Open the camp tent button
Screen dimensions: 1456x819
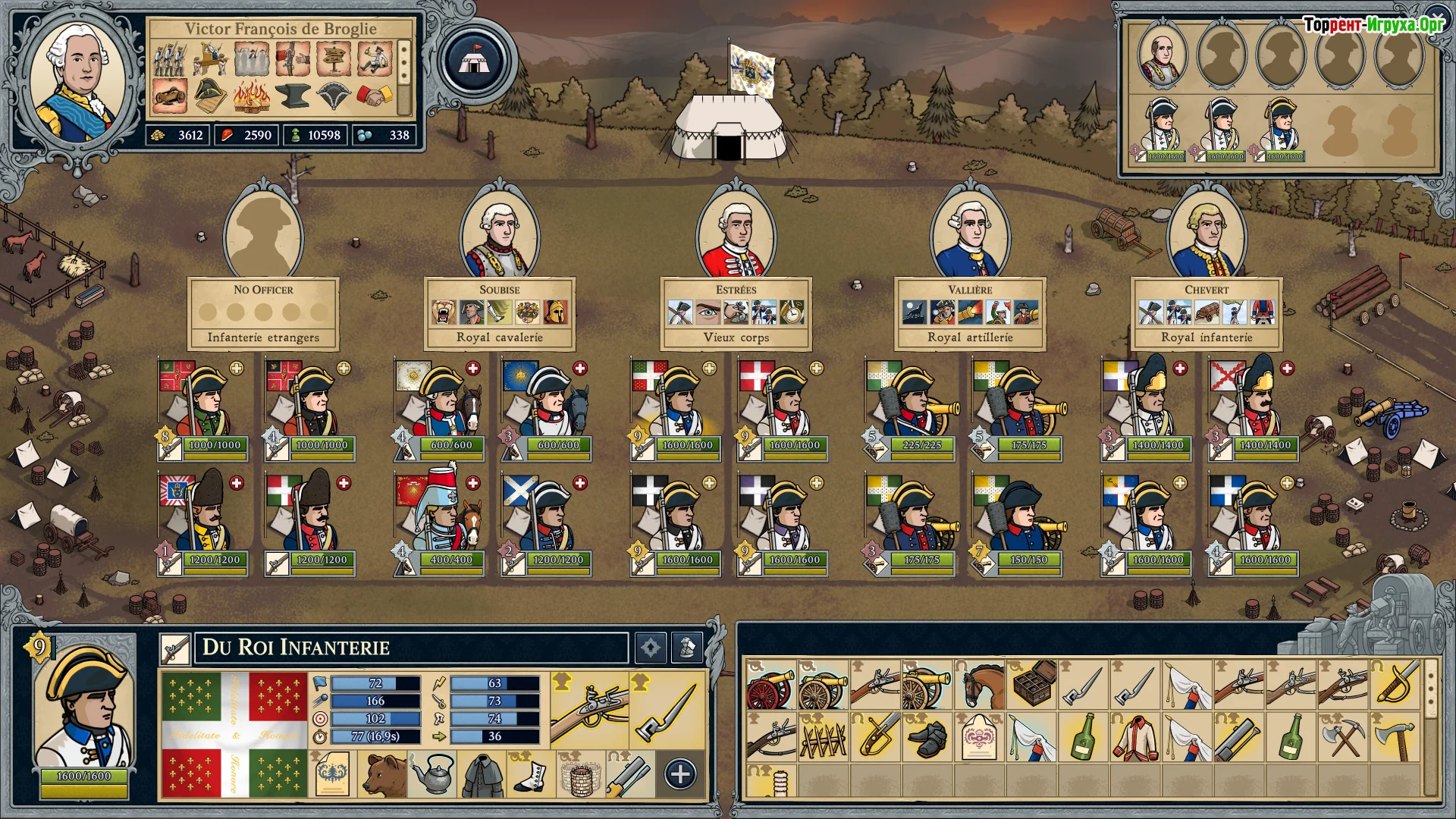(x=475, y=61)
